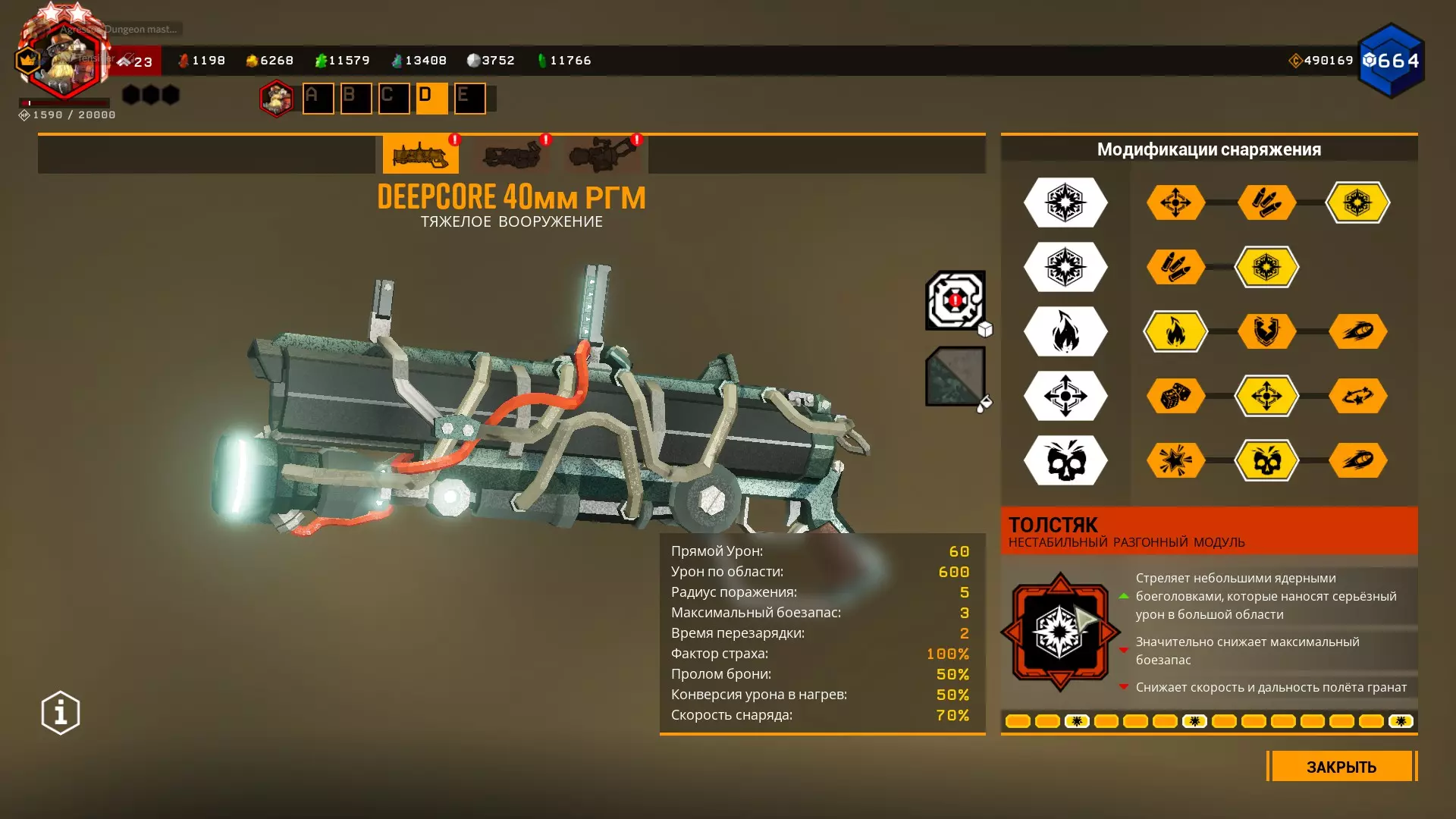The image size is (1456, 819).
Task: Switch to loadout A
Action: coord(318,98)
